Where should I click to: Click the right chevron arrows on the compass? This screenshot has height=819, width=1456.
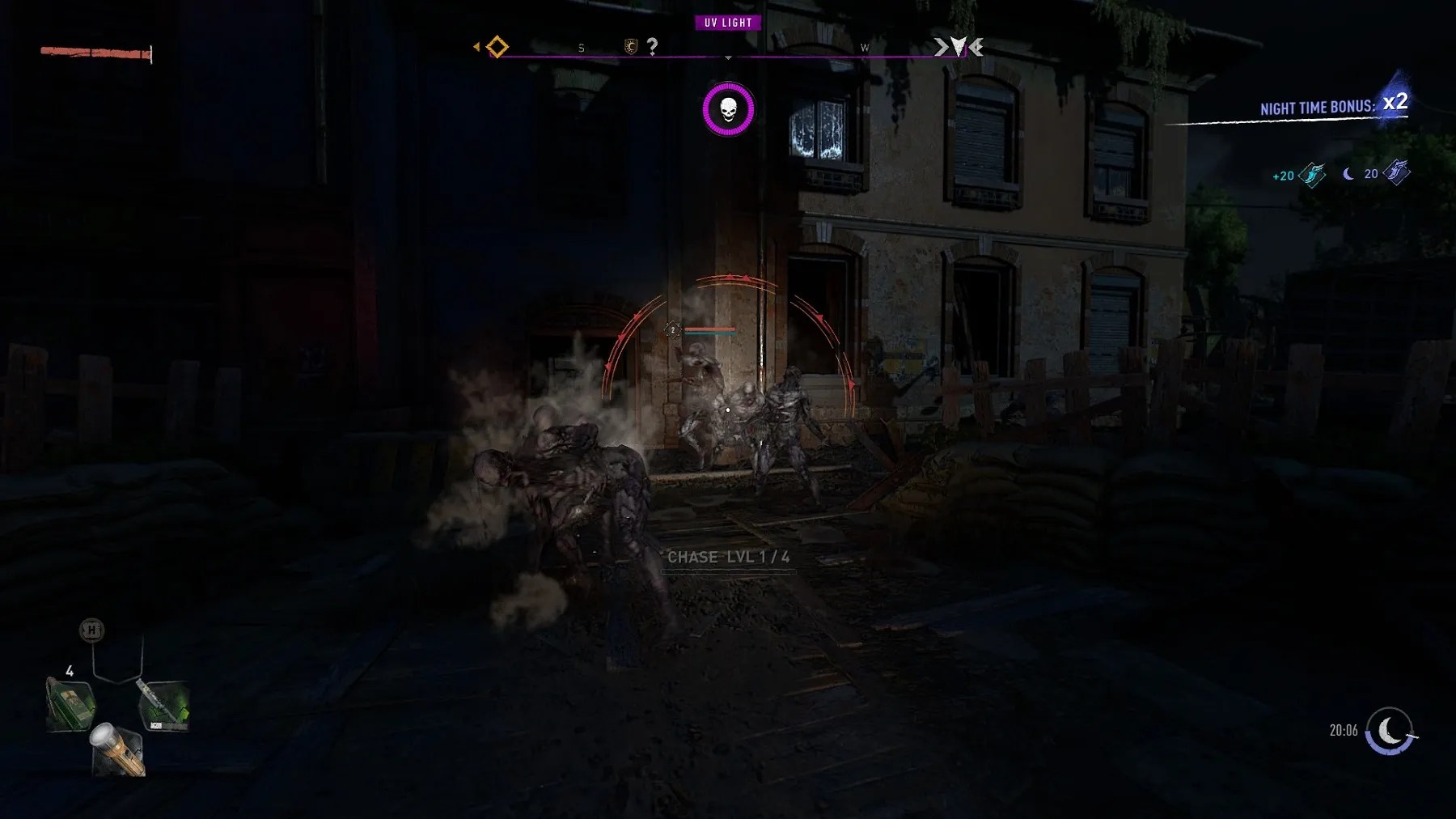(x=958, y=47)
